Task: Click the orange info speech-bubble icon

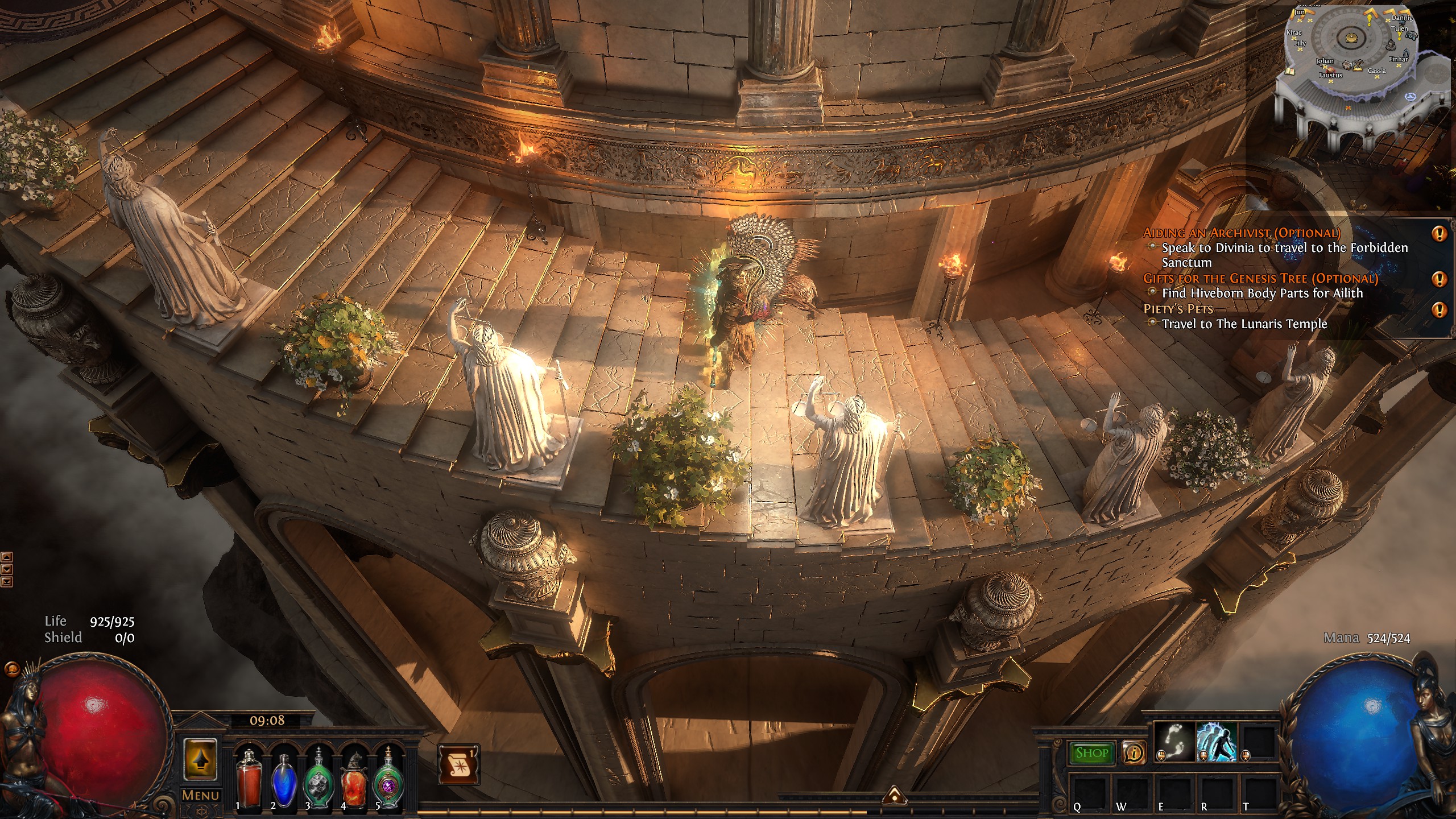Action: point(1133,753)
